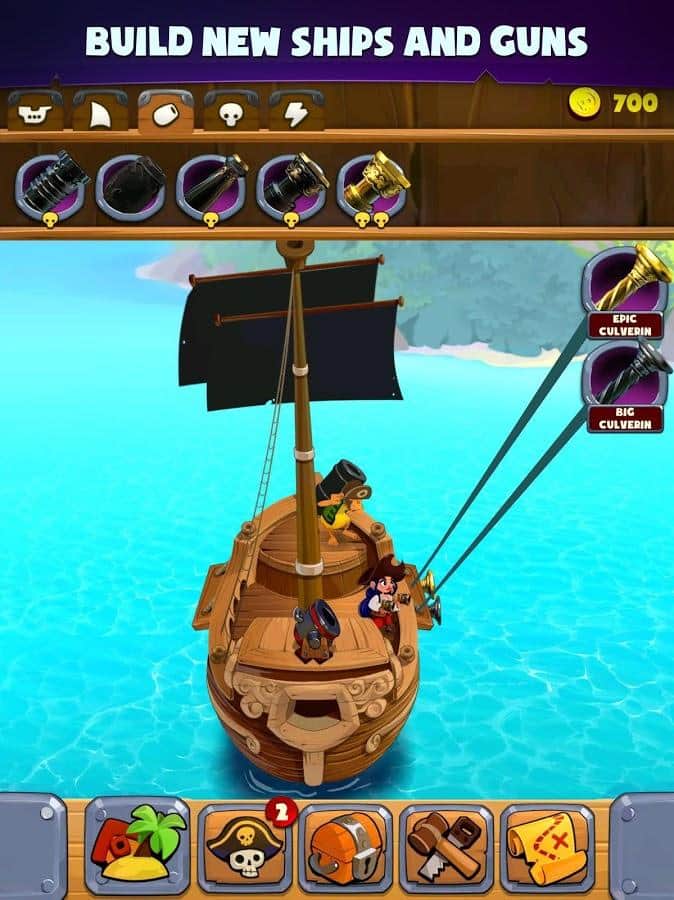Select the ribbed black cannon slot

pyautogui.click(x=50, y=186)
